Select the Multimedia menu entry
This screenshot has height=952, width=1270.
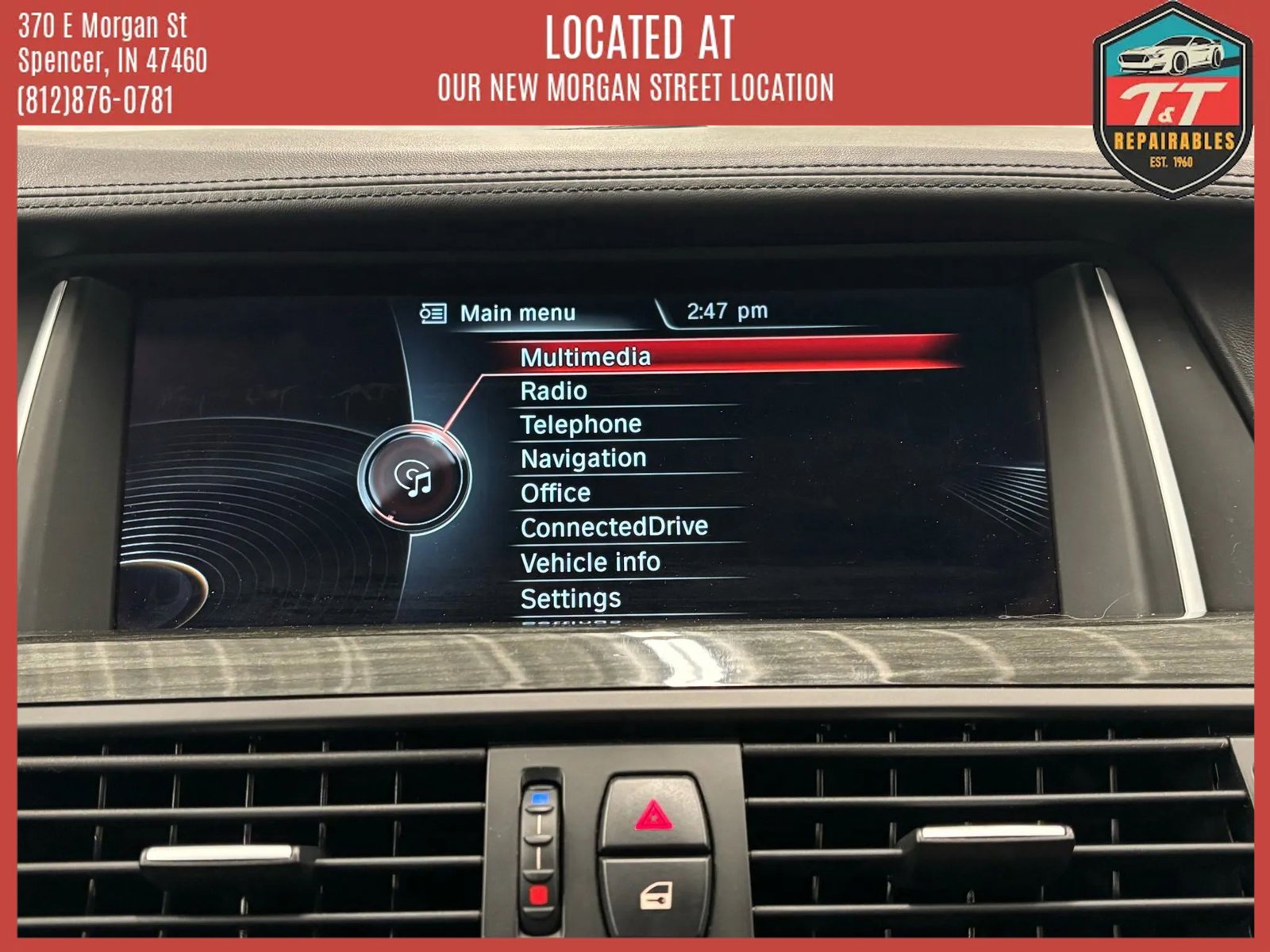[x=586, y=357]
